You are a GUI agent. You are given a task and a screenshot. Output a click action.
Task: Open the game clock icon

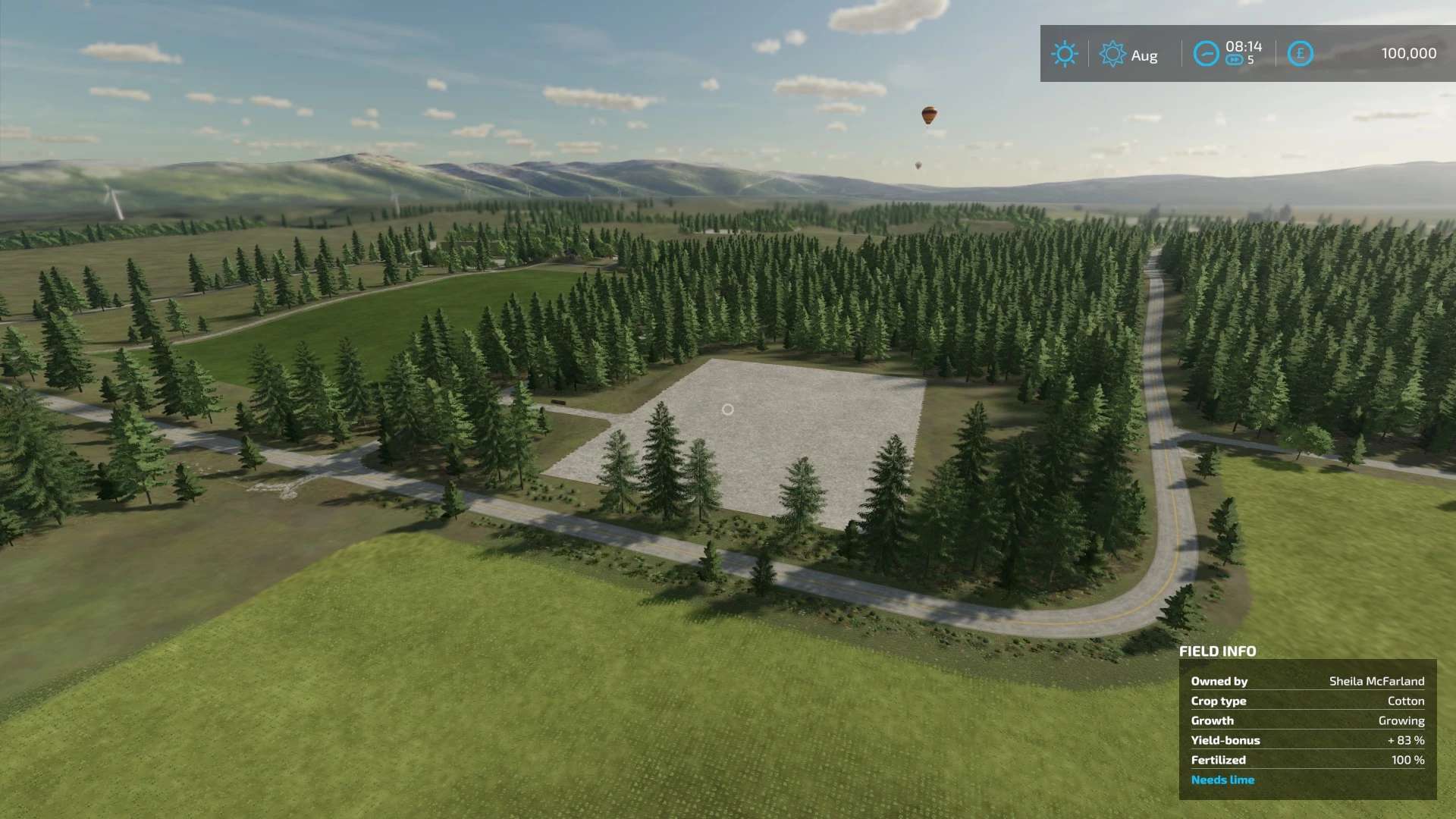(x=1205, y=54)
